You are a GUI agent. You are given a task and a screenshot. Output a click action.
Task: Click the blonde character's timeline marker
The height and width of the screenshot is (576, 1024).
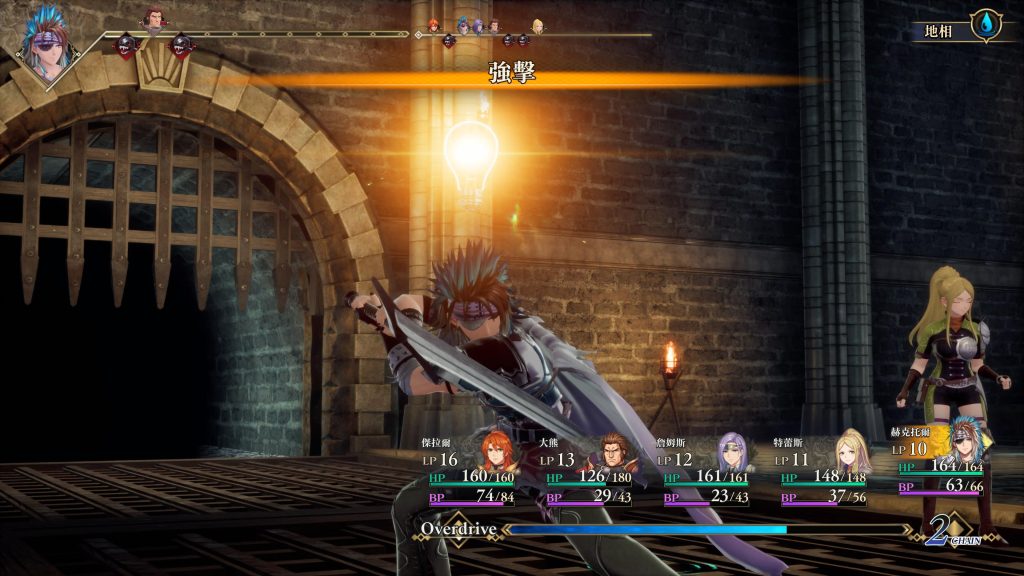[x=538, y=25]
